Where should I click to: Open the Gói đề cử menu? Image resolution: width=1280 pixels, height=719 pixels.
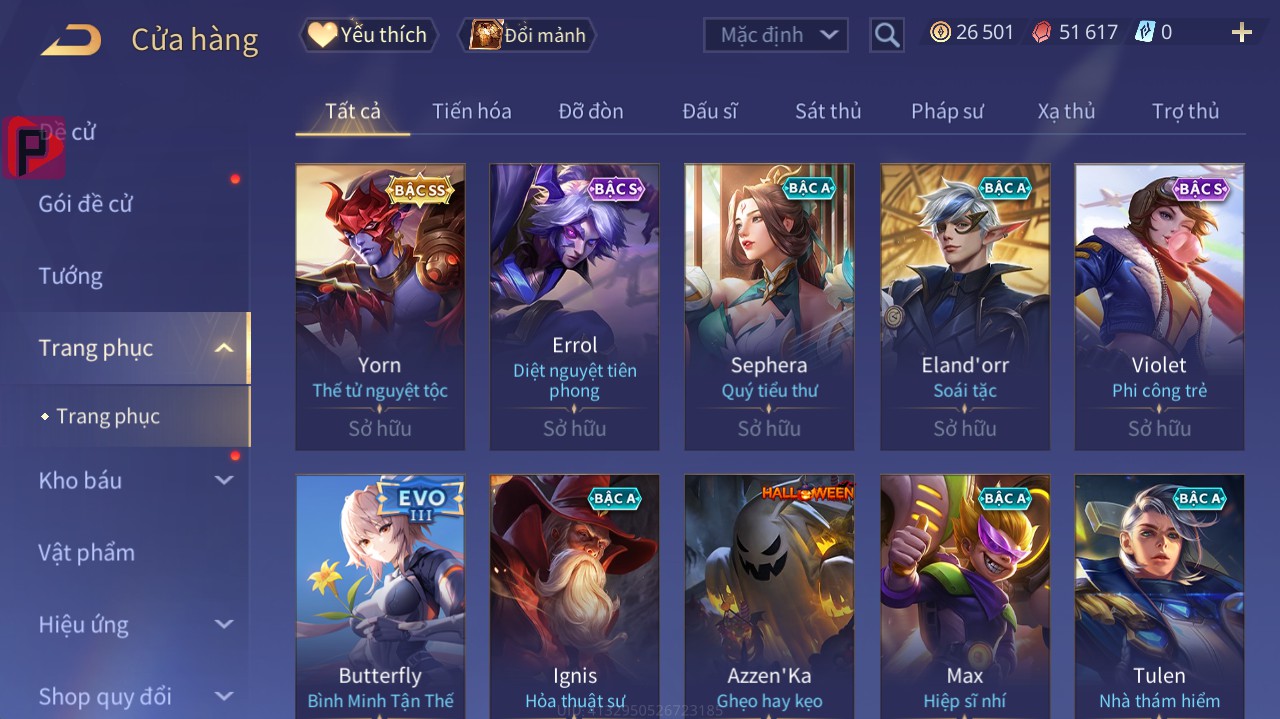coord(86,204)
